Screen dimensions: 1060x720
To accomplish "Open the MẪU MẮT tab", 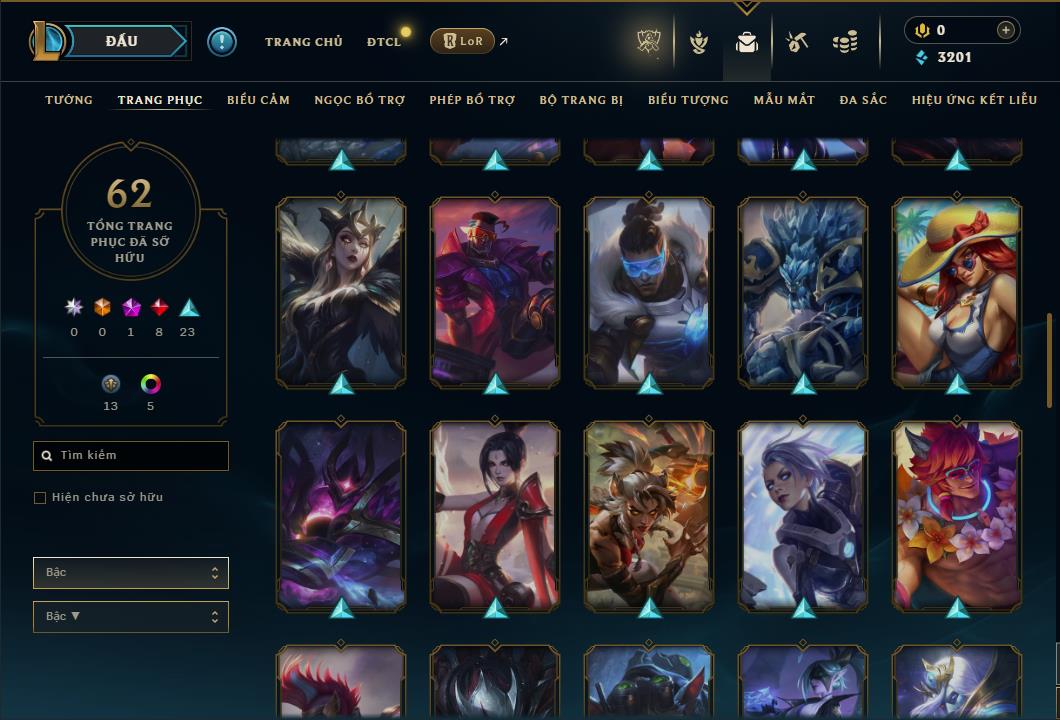I will pos(784,100).
